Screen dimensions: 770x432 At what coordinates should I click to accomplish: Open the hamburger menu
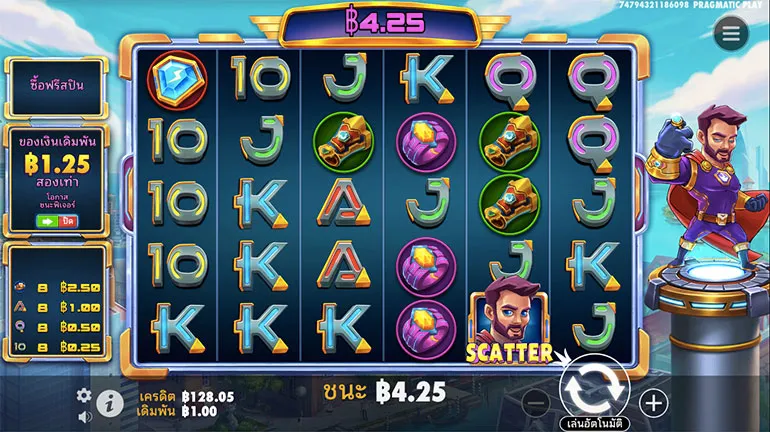(x=731, y=33)
